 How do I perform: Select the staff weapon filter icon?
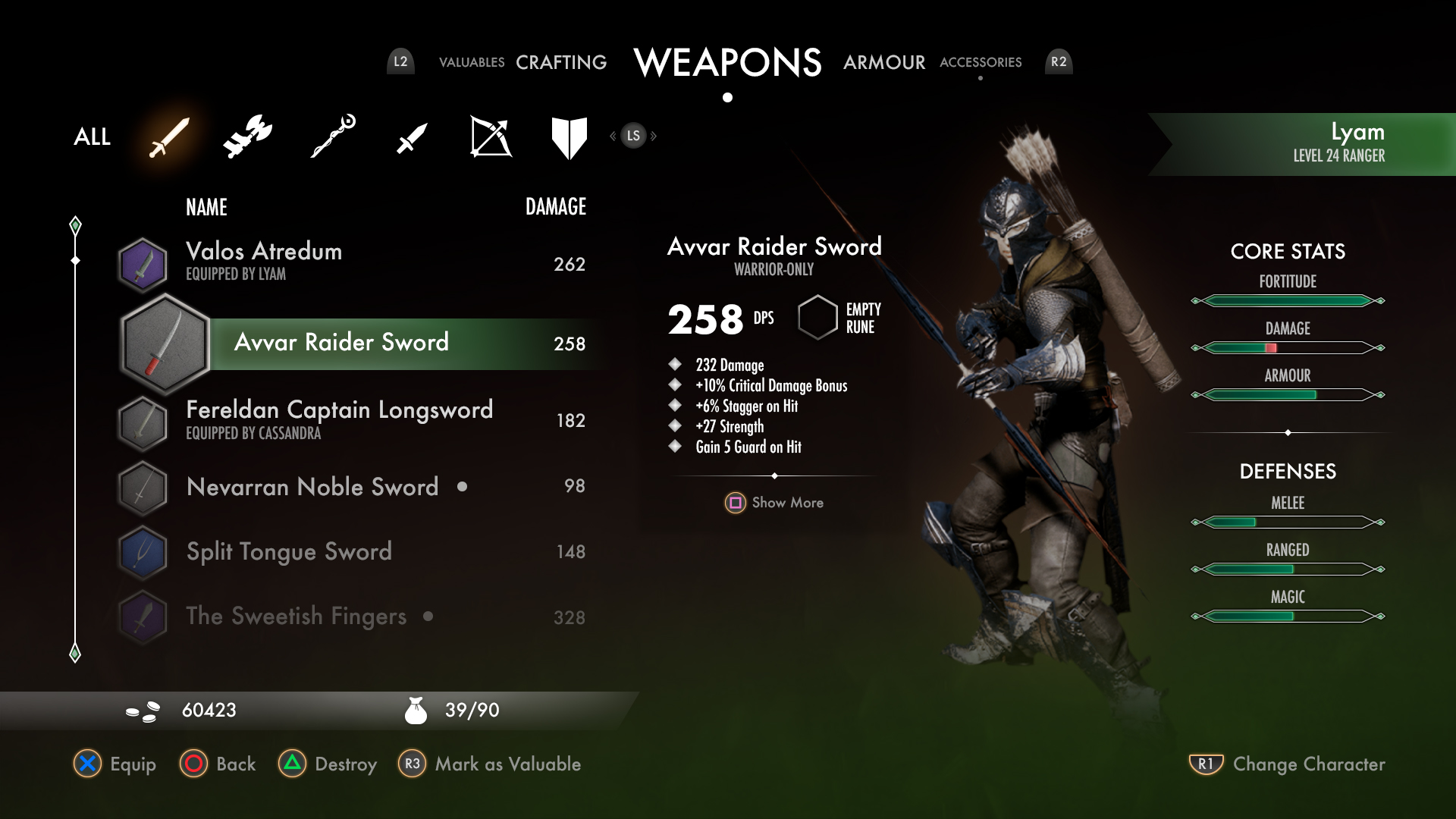click(330, 136)
